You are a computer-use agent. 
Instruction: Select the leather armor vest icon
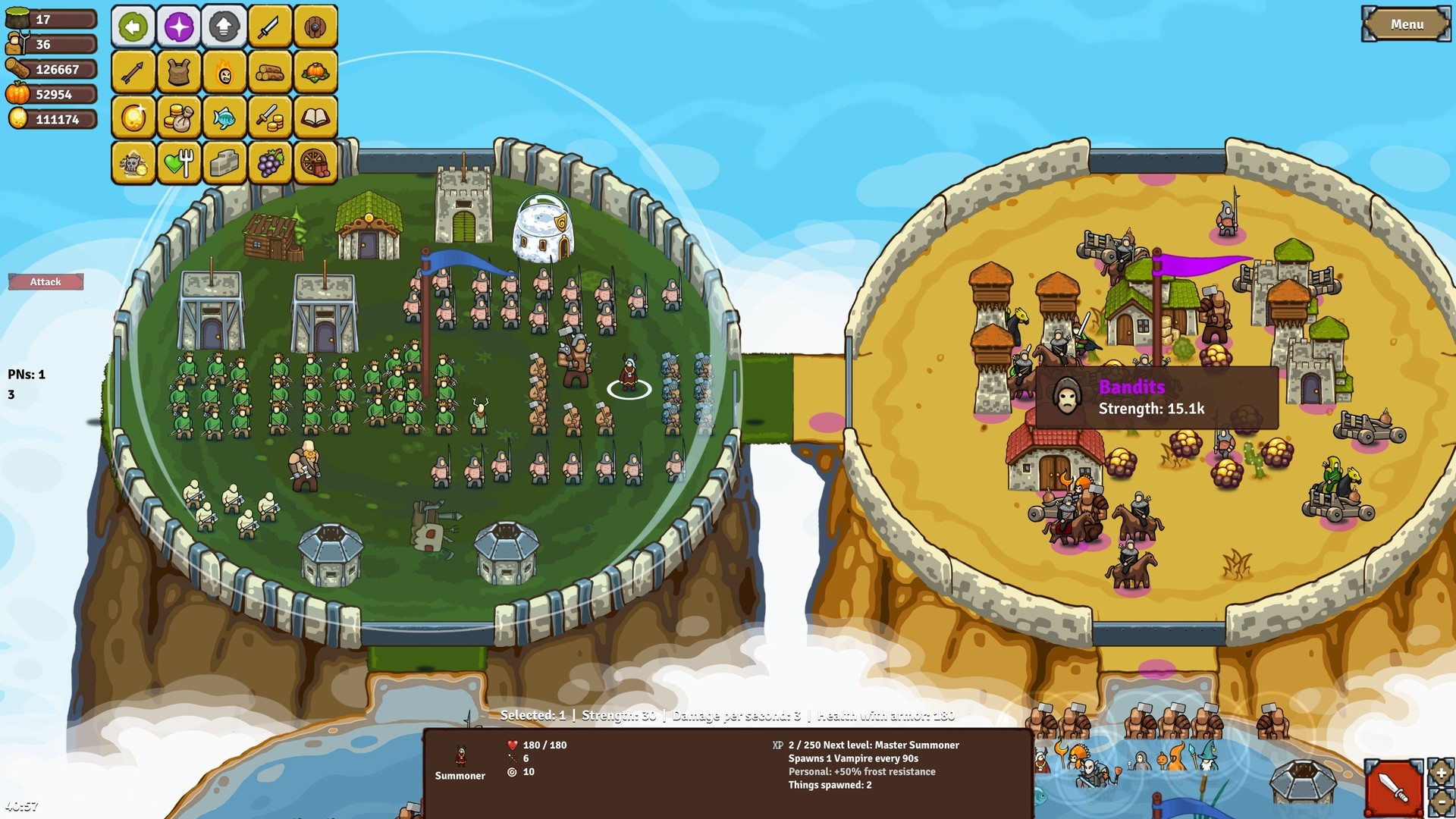click(x=179, y=73)
